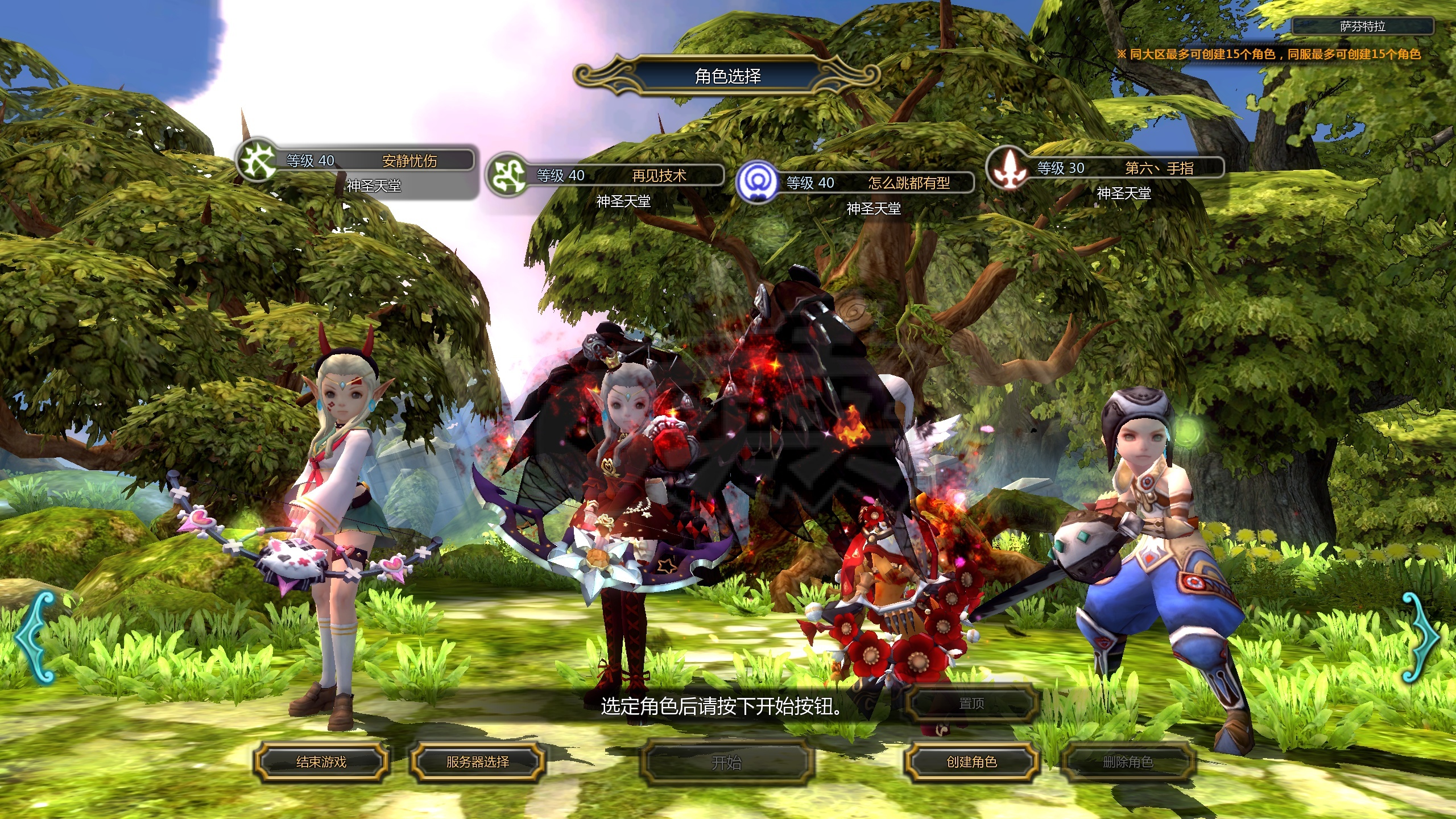Choose 创建角色 to create a character
1456x819 pixels.
[971, 762]
